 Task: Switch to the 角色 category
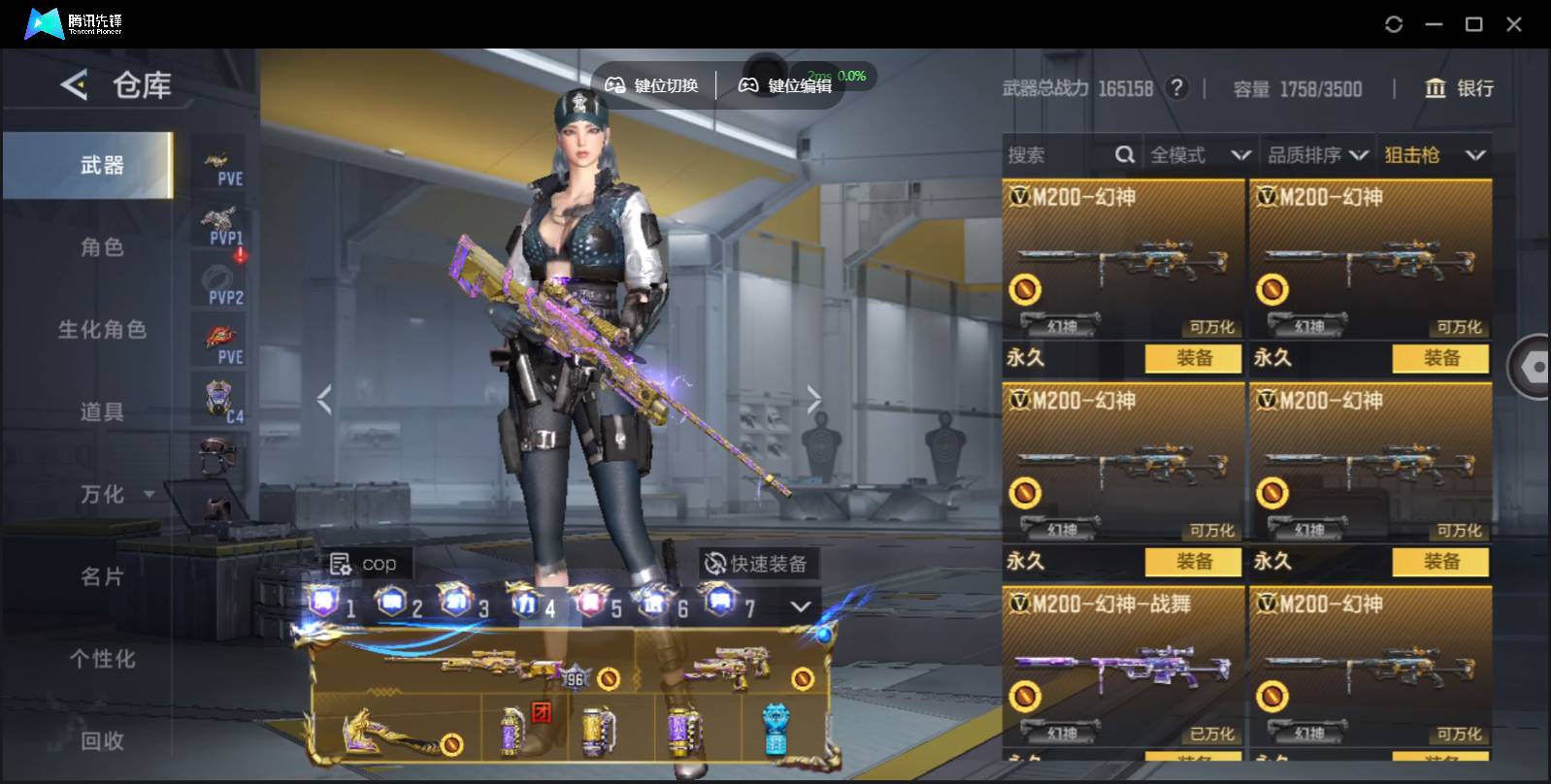(102, 247)
